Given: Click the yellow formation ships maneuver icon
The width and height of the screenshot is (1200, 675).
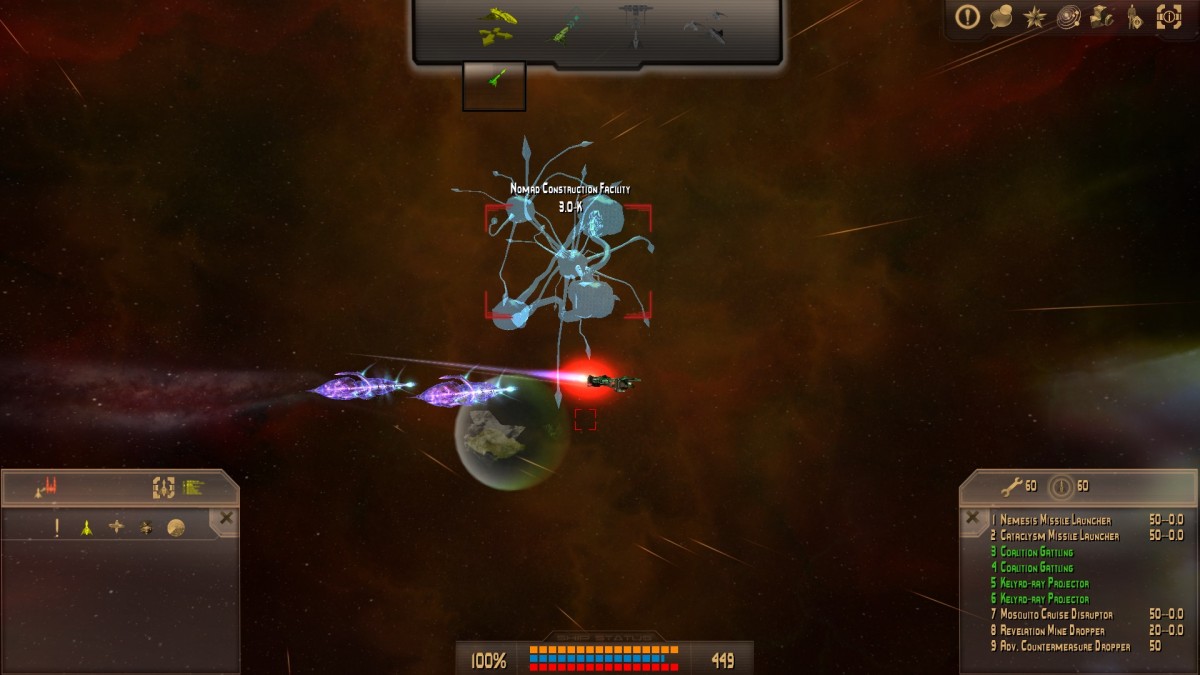Looking at the screenshot, I should click(495, 27).
